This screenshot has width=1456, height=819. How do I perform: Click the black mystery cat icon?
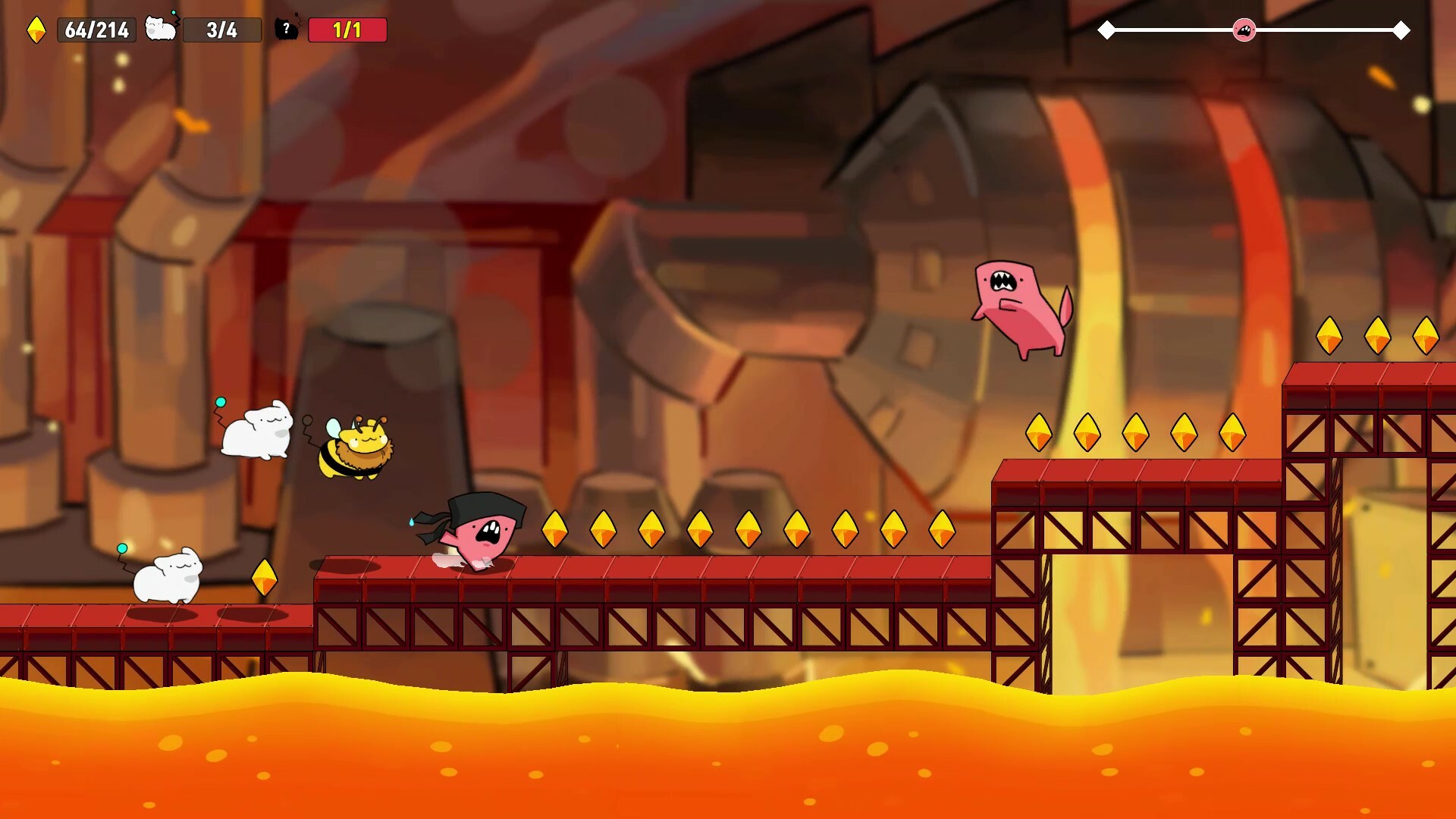coord(286,30)
